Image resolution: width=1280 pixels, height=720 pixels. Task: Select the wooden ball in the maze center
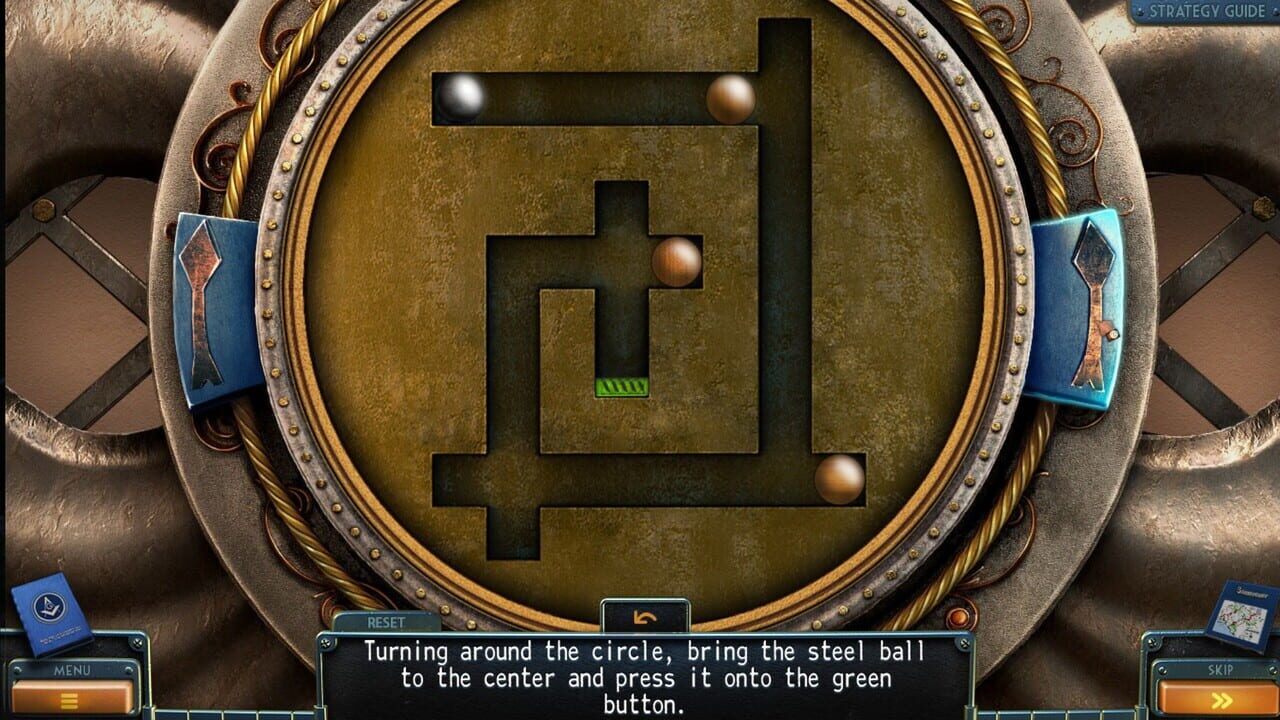(676, 262)
